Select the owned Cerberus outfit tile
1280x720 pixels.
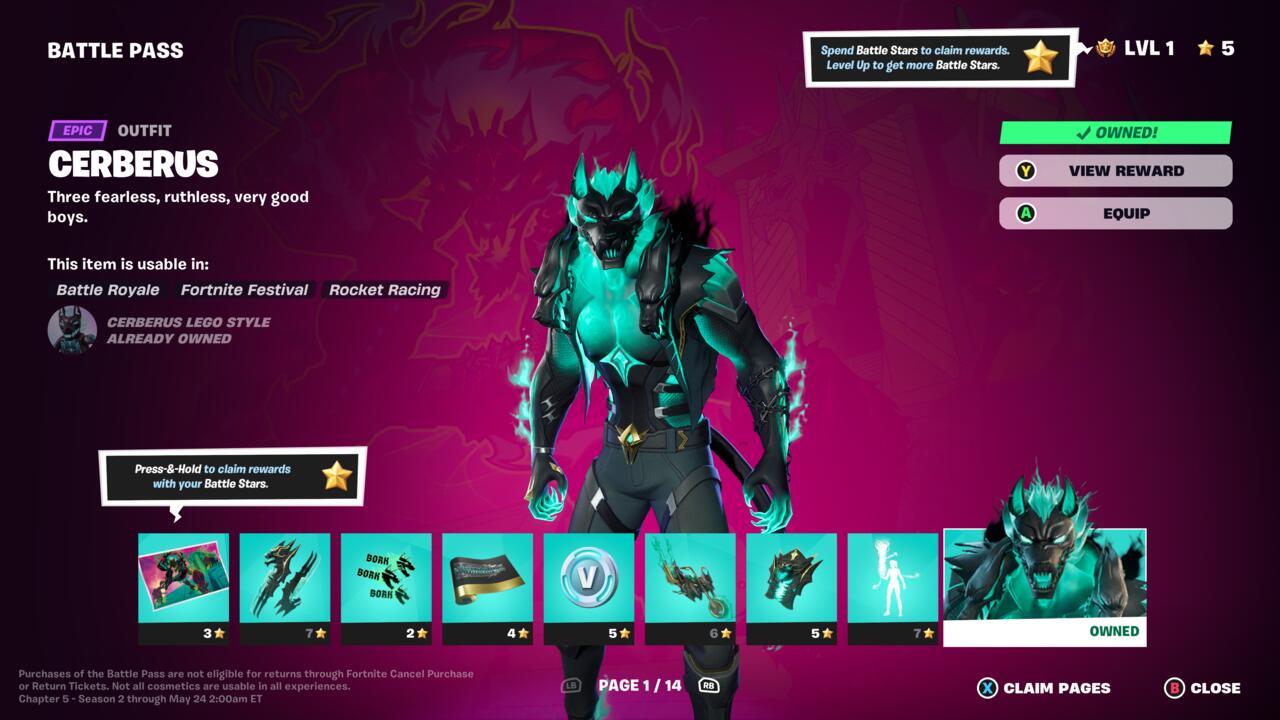pyautogui.click(x=1045, y=586)
